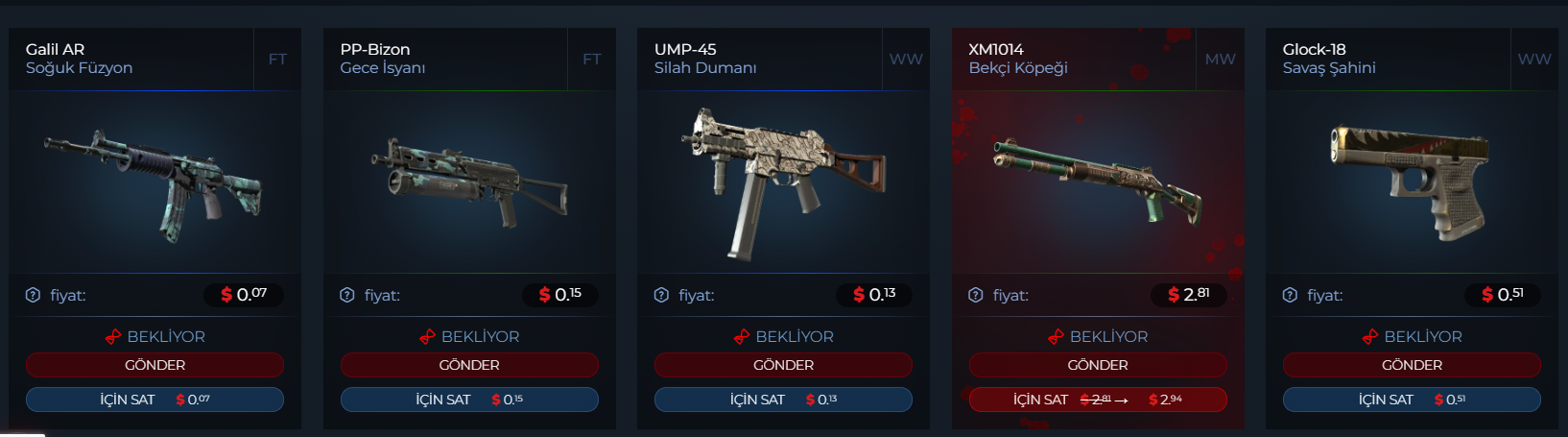Sell the XM1014 for $2.94

click(1098, 400)
